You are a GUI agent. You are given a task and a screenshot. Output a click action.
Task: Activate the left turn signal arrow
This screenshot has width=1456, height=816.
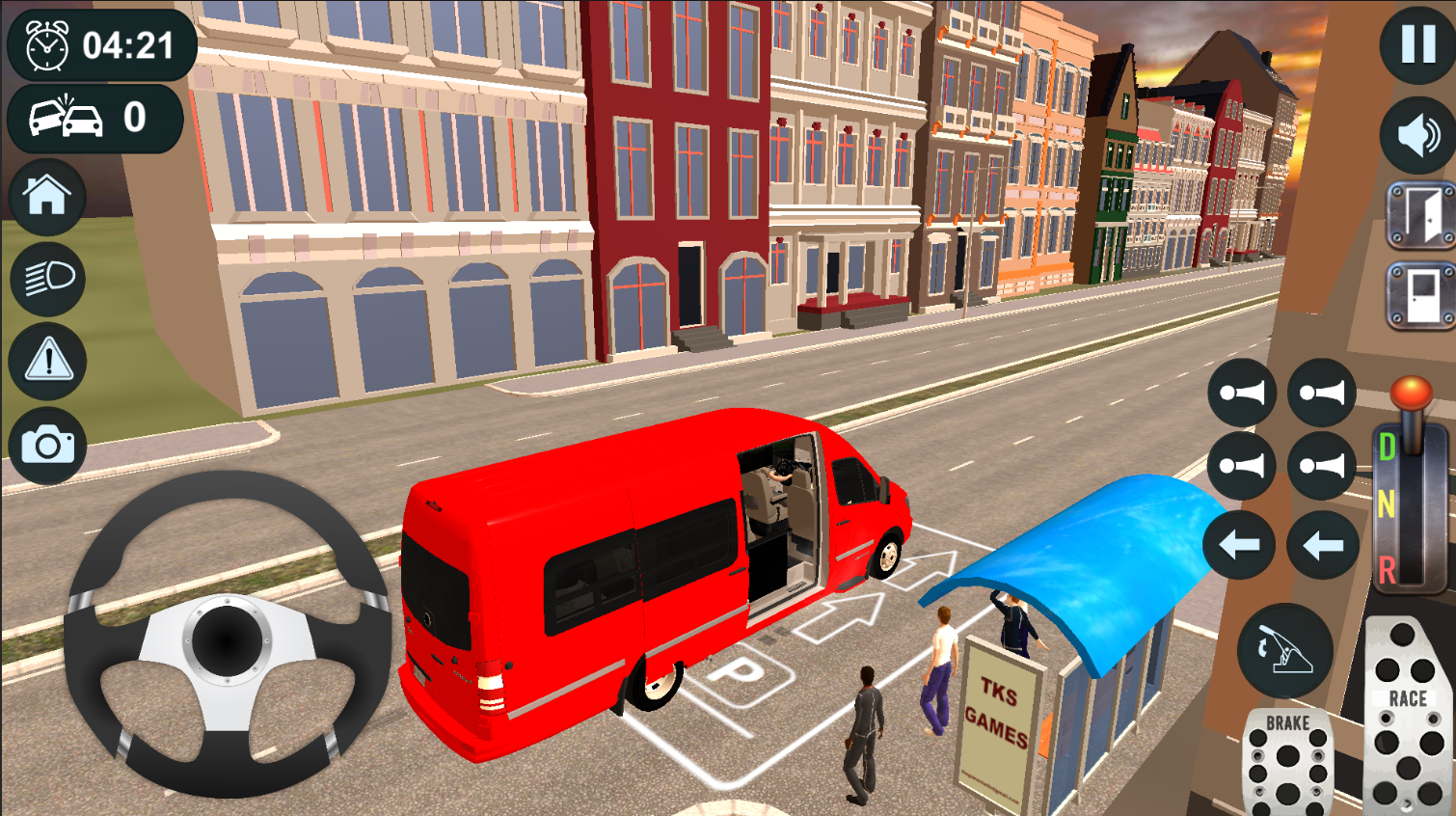point(1239,542)
